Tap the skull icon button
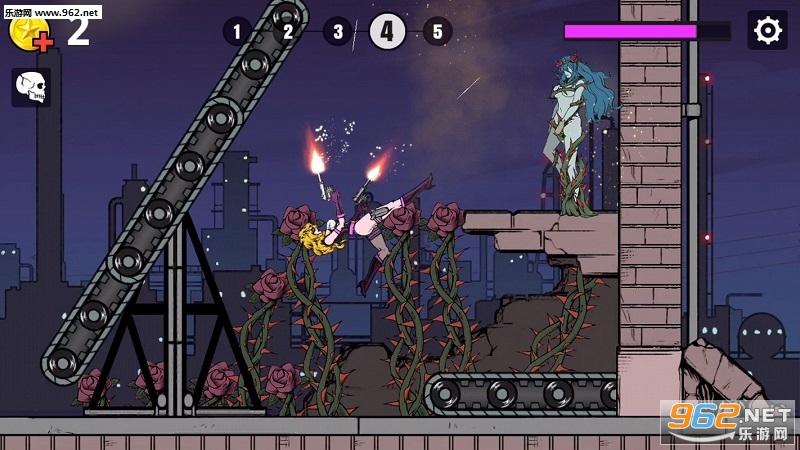 point(31,88)
